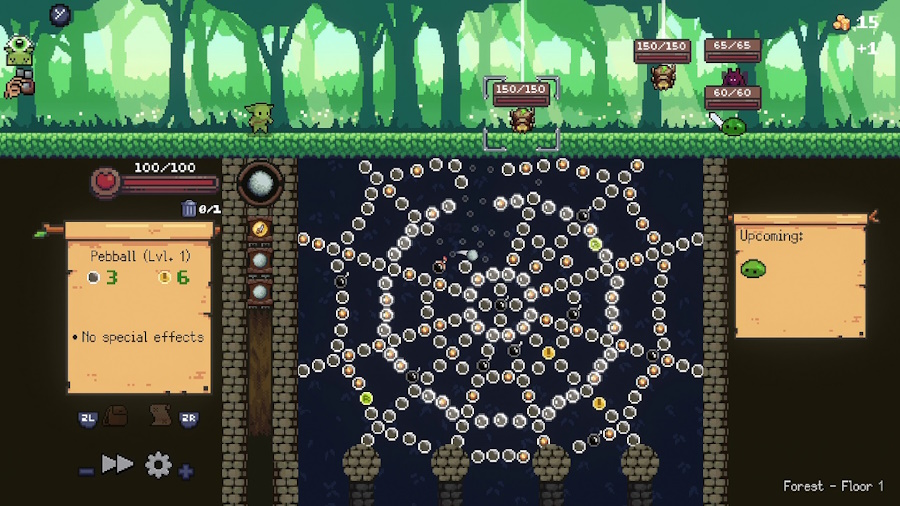The width and height of the screenshot is (900, 506).
Task: Target the bracketed 150/150 stump enemy
Action: (x=521, y=117)
